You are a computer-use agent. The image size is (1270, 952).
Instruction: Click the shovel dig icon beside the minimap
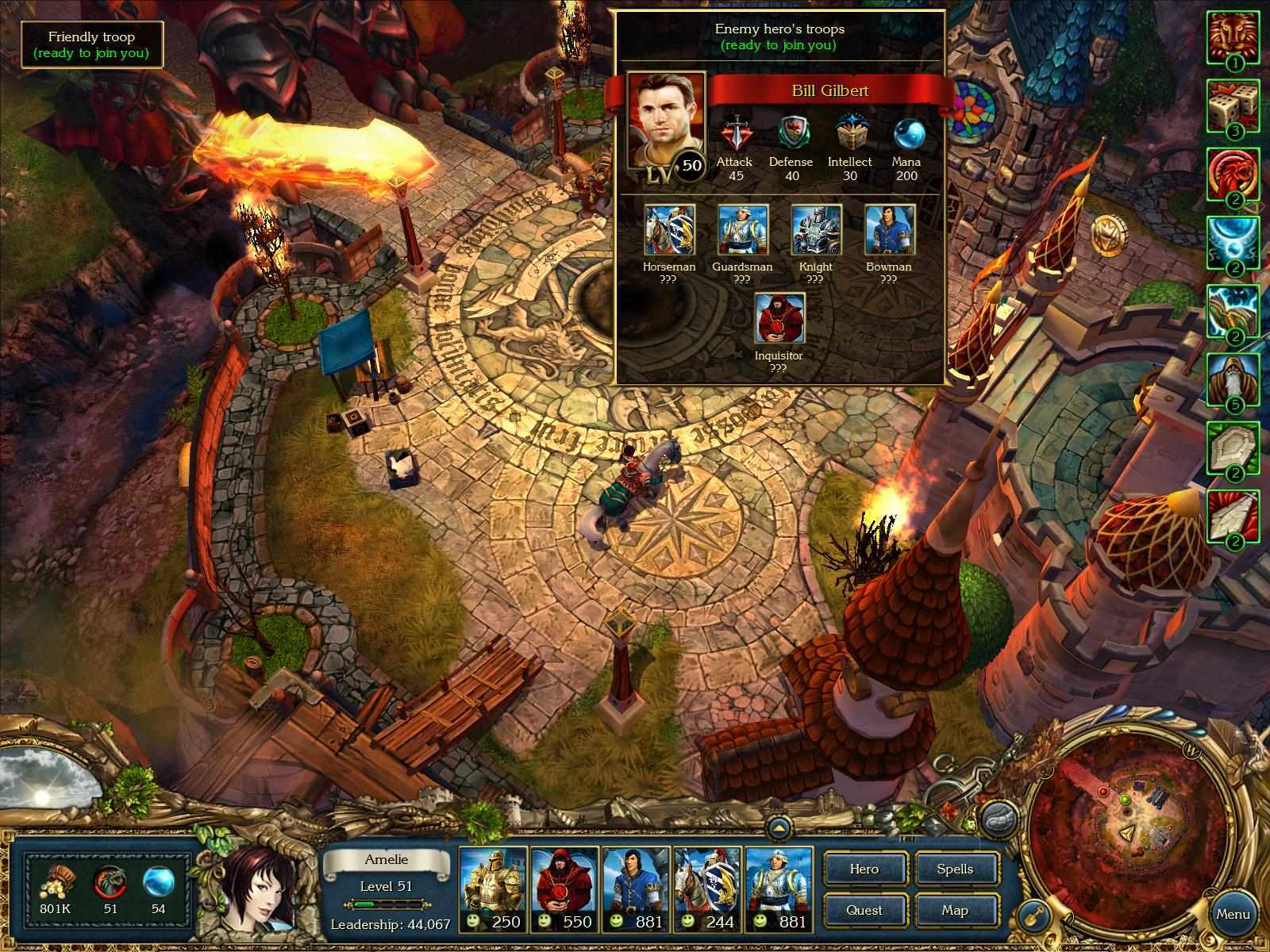click(x=1034, y=916)
